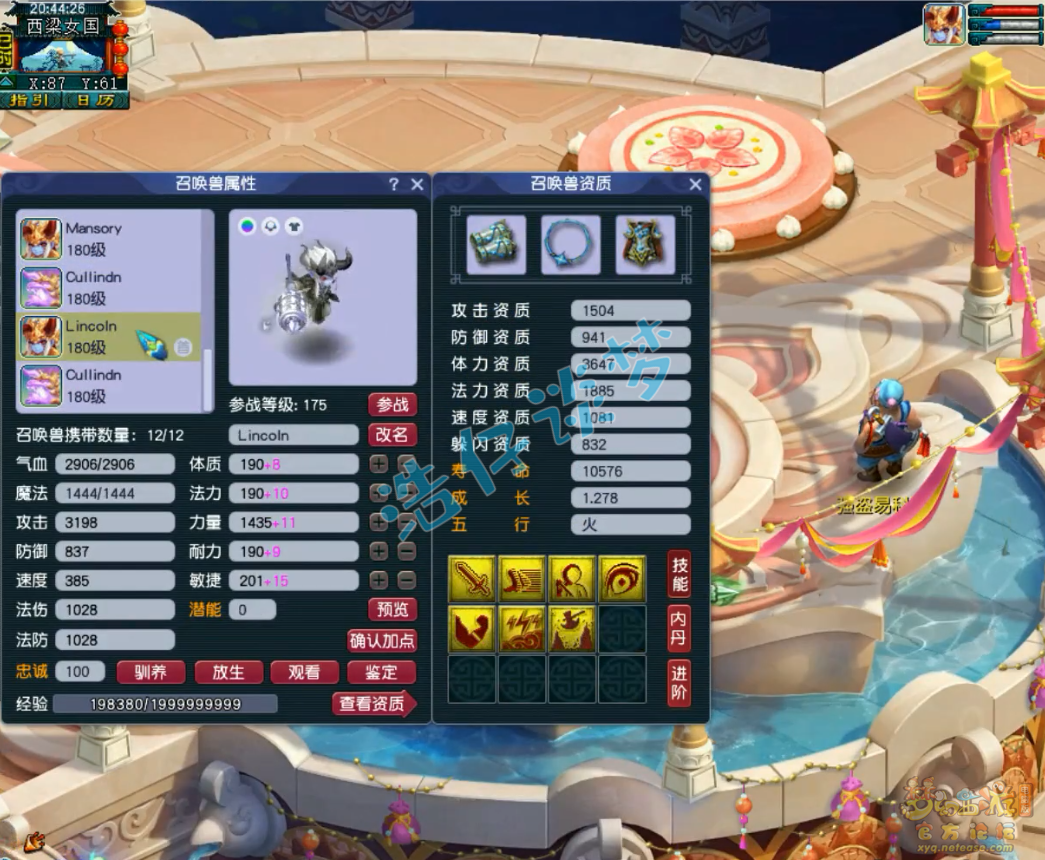Switch to the 技能 skills tab
Image resolution: width=1045 pixels, height=860 pixels.
[679, 574]
